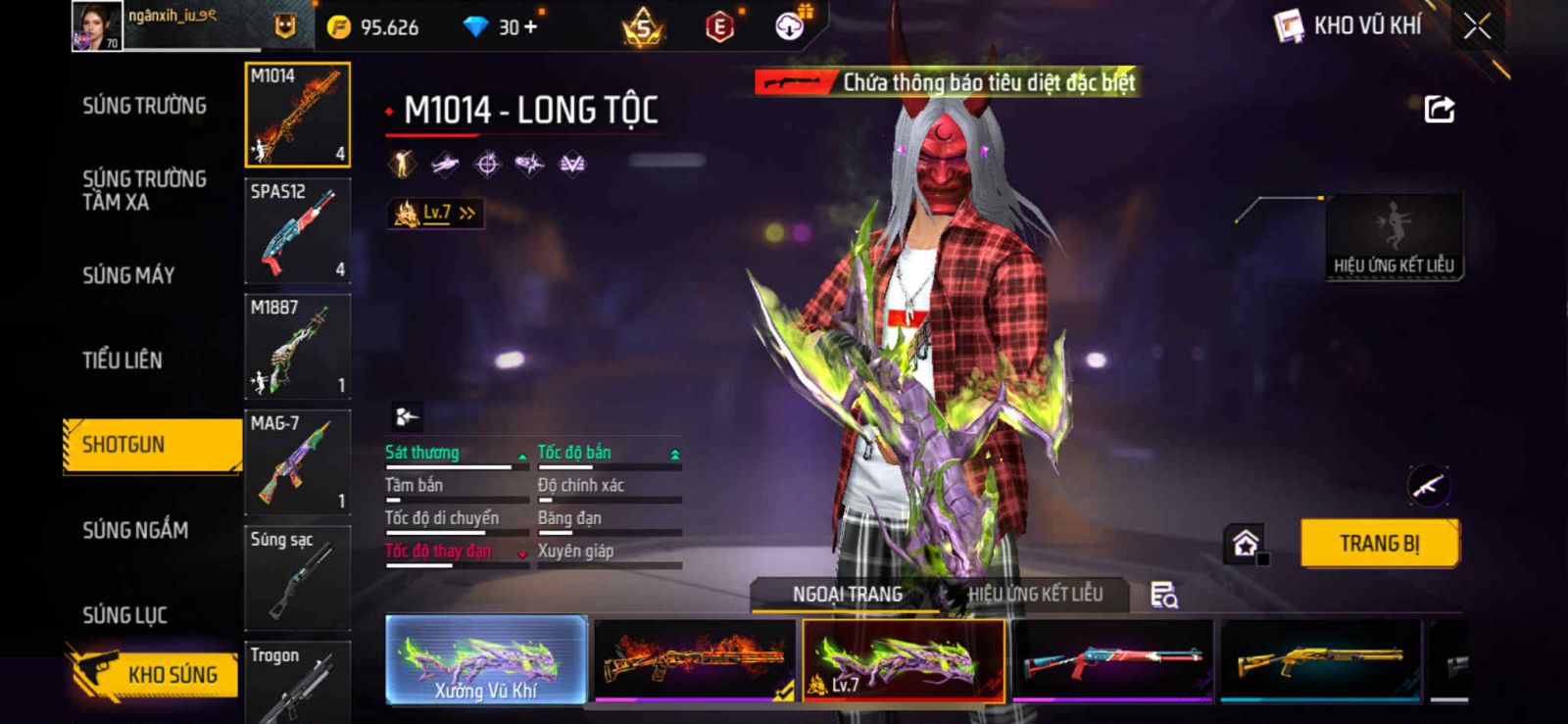
Task: Click the Kho Súng button
Action: (155, 674)
